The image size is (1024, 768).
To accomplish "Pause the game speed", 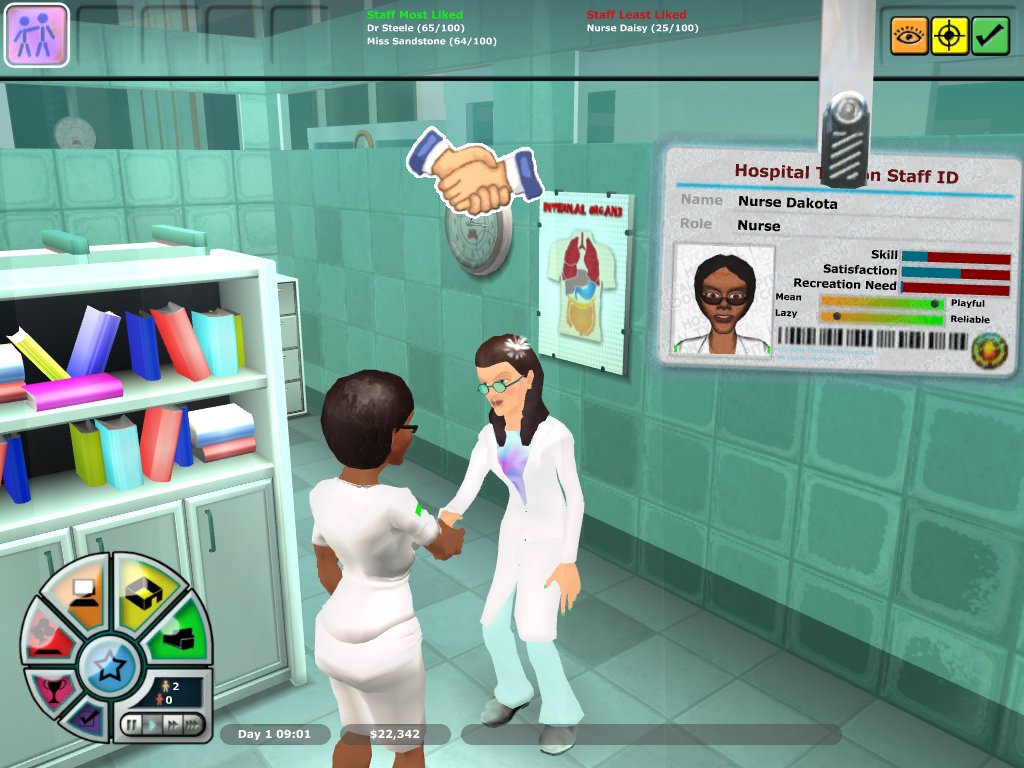I will coord(131,724).
